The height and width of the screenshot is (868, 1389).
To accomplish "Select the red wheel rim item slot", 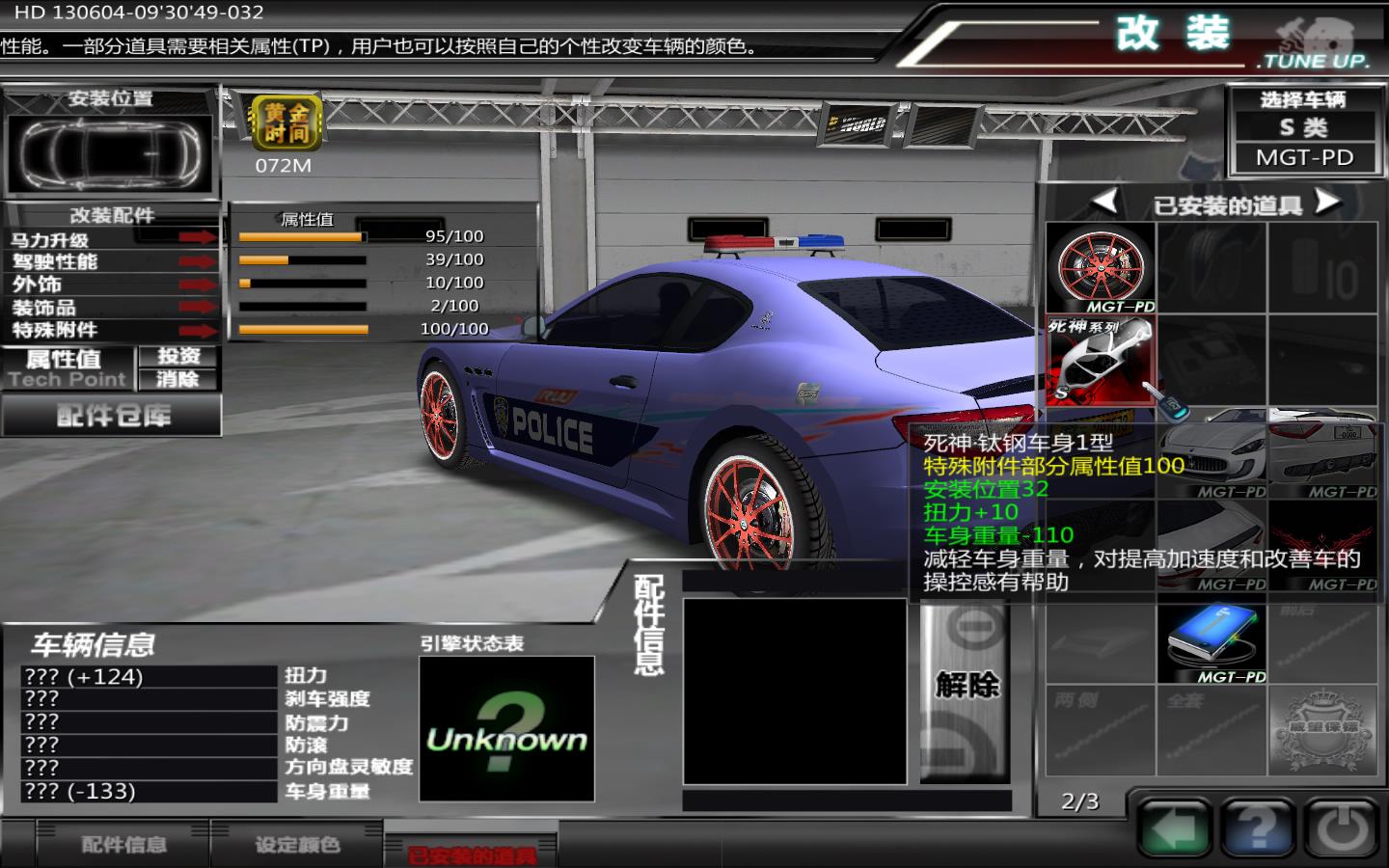I will (x=1101, y=268).
